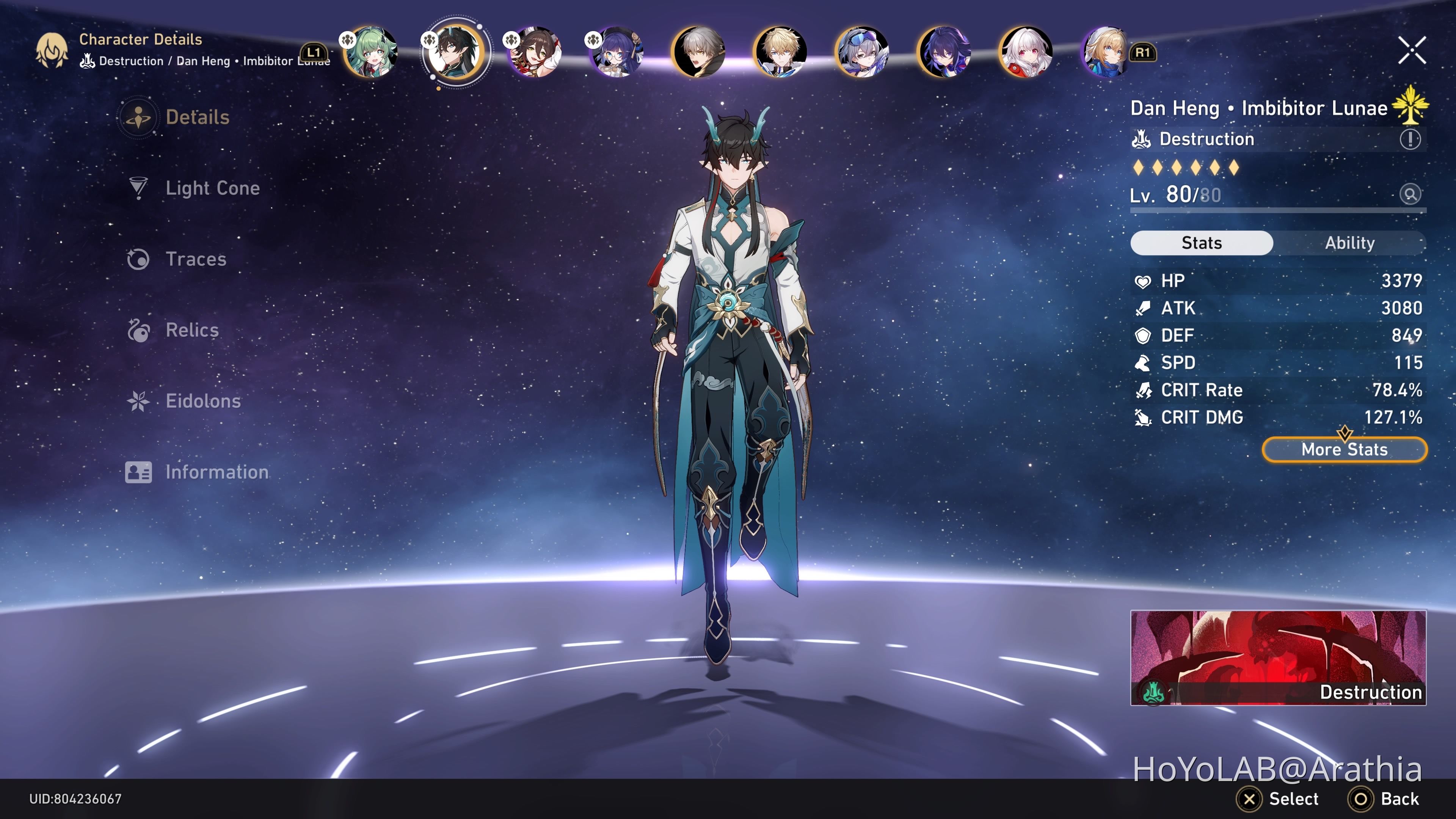
Task: Select the Stats tab
Action: point(1202,243)
